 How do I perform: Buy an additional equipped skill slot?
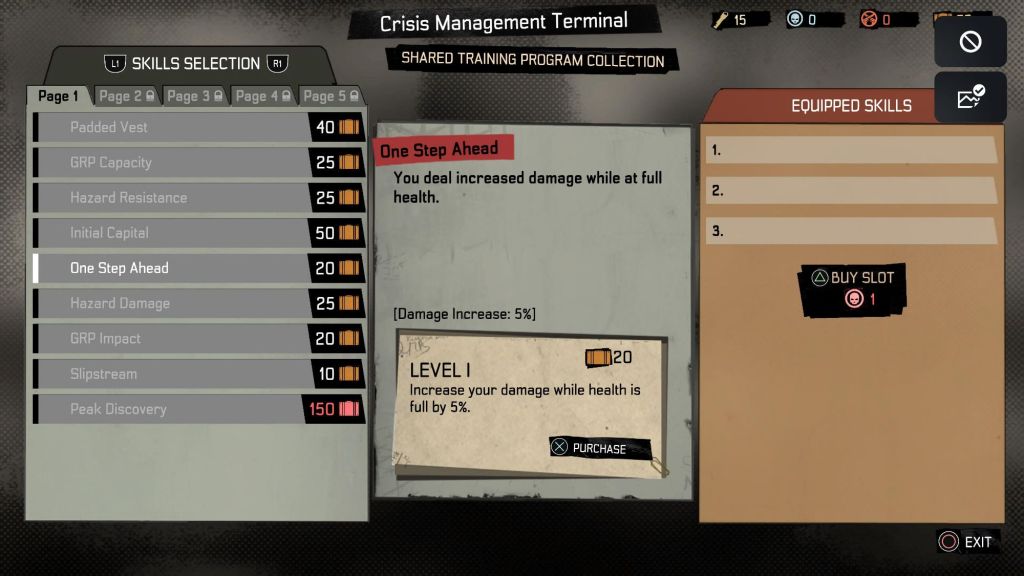click(x=852, y=288)
